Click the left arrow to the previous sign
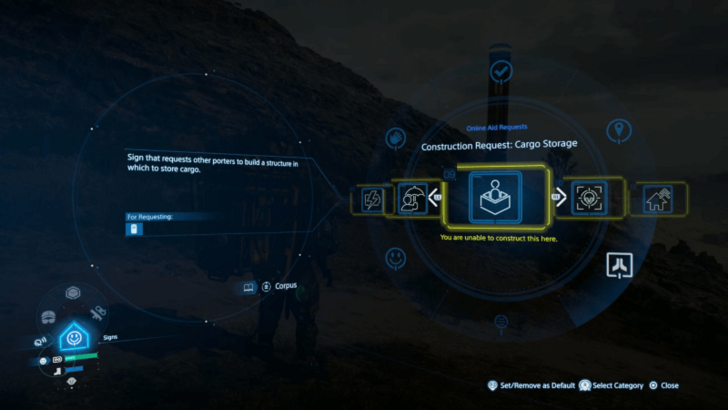 tap(437, 197)
